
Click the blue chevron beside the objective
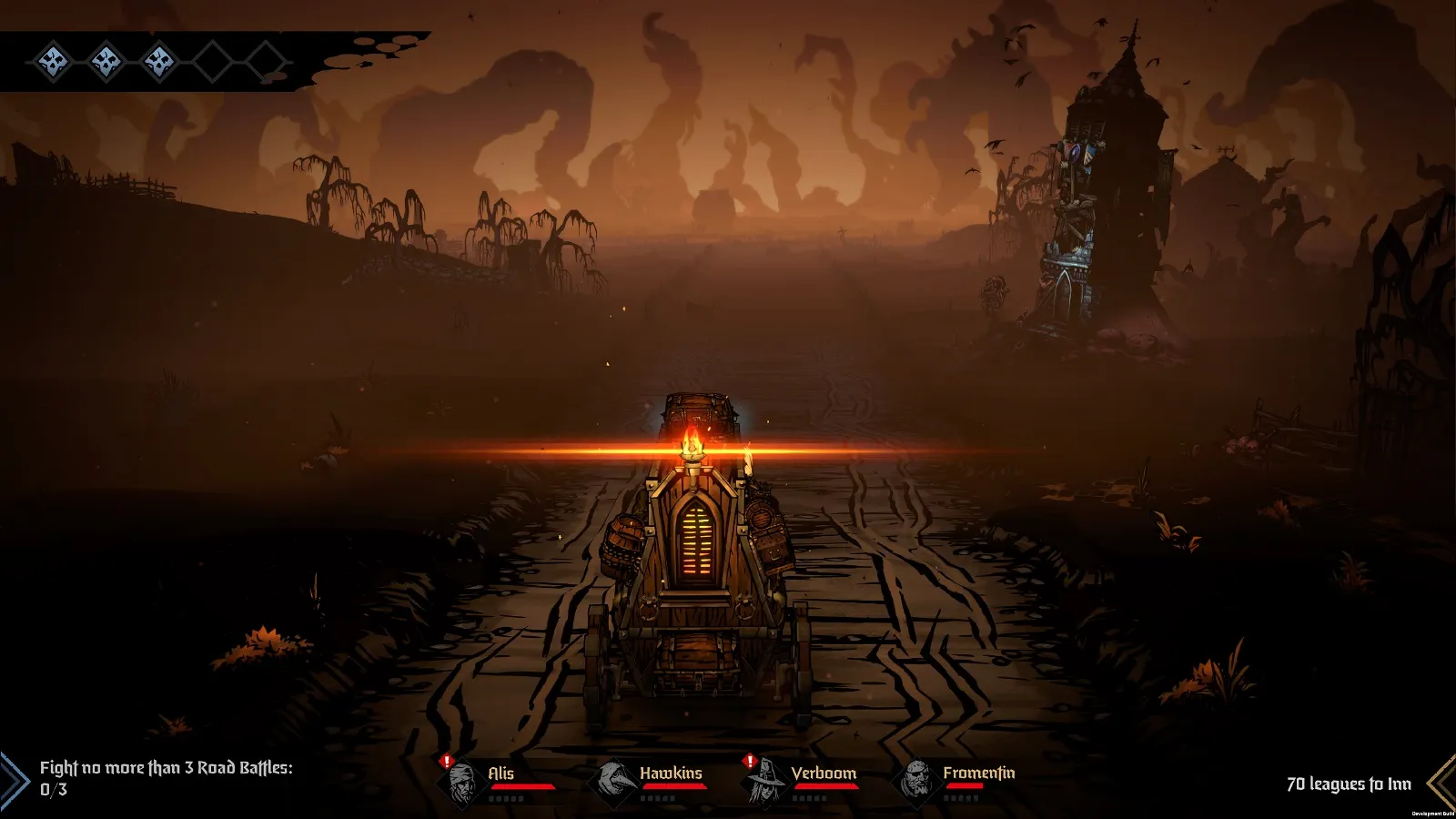point(15,781)
